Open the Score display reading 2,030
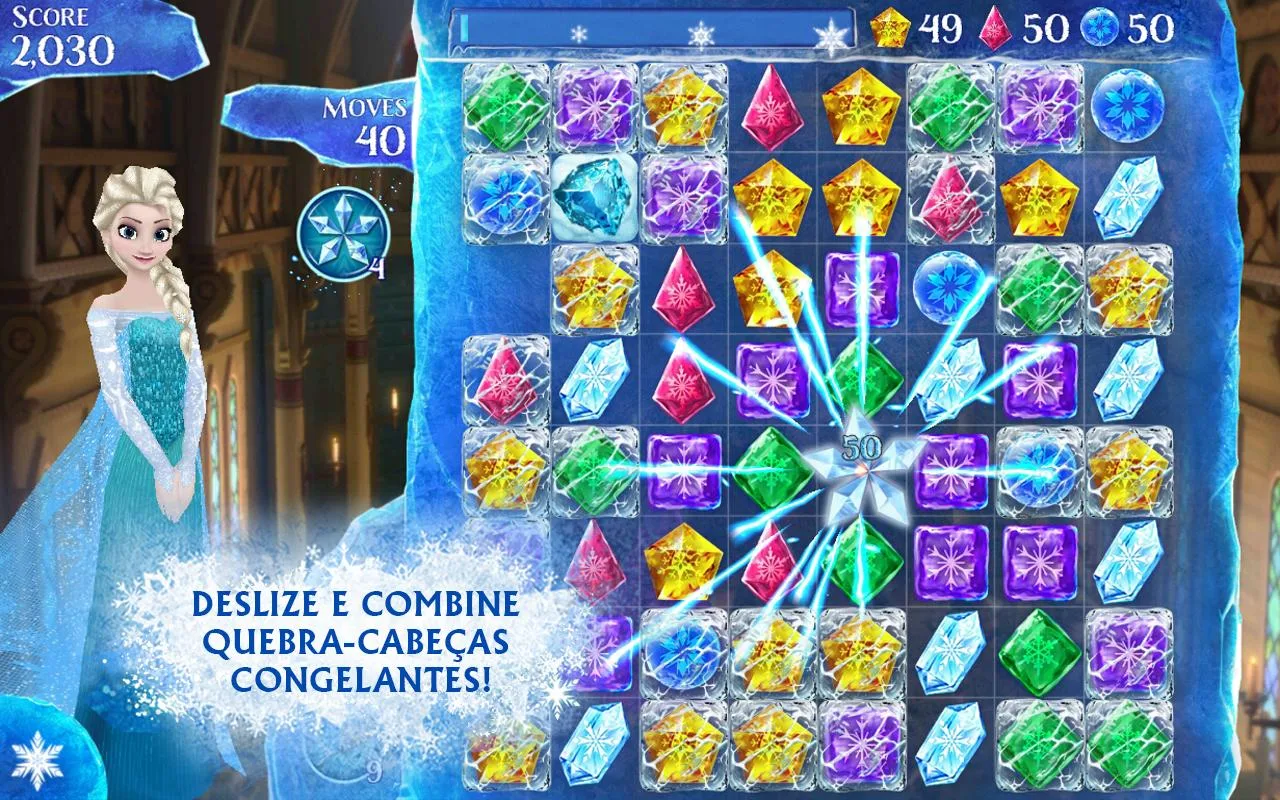 [x=62, y=30]
